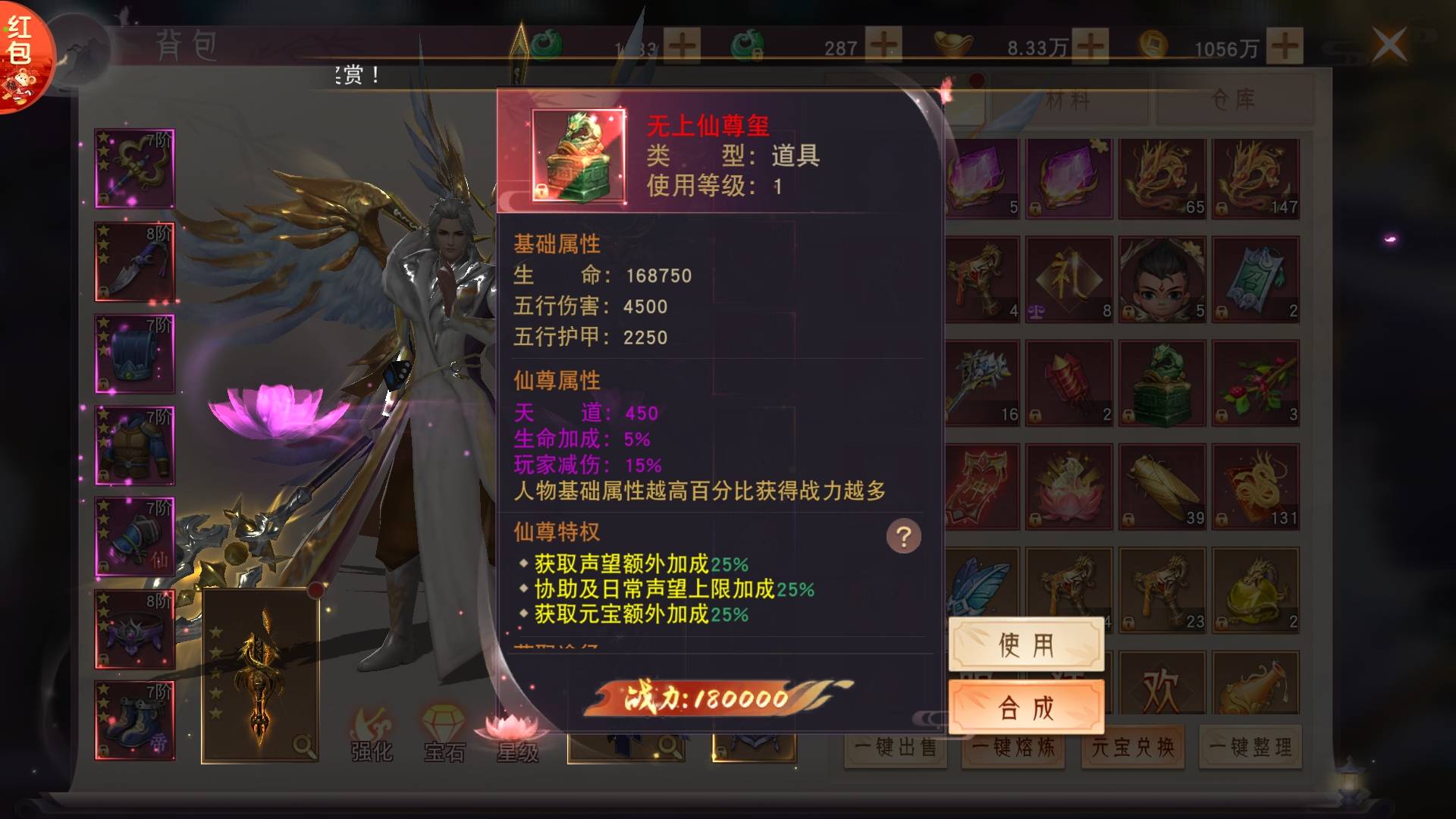Add more copper coins with plus button
The image size is (1456, 819).
(x=1285, y=46)
